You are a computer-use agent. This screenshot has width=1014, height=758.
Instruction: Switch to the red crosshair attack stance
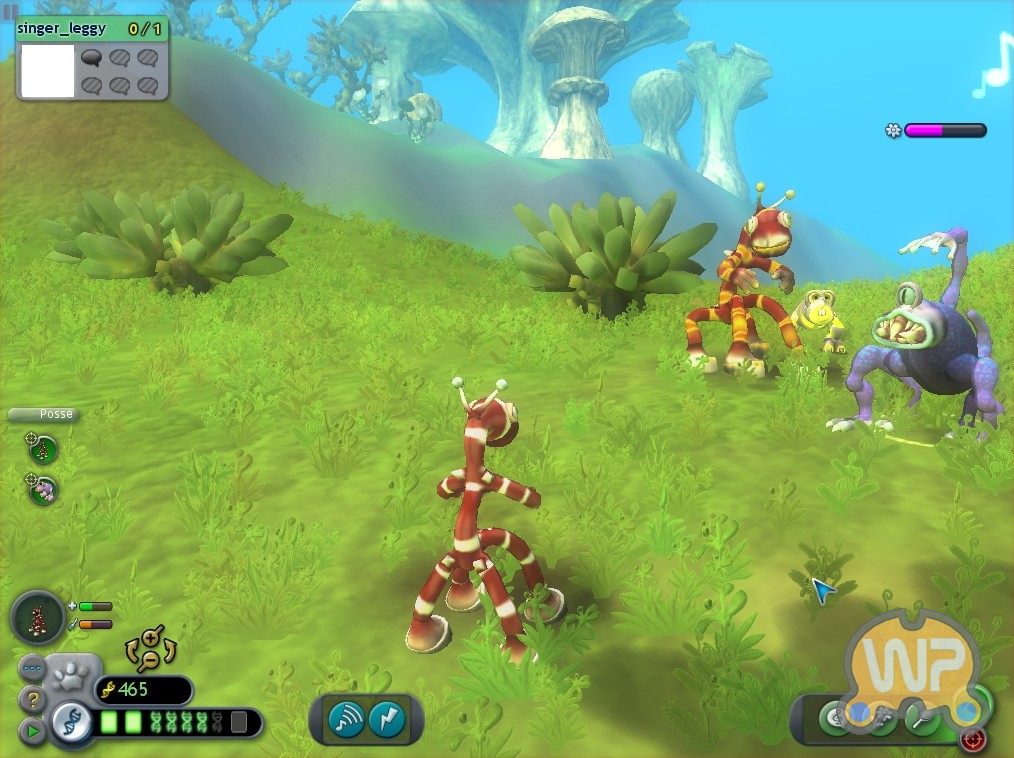pyautogui.click(x=972, y=739)
